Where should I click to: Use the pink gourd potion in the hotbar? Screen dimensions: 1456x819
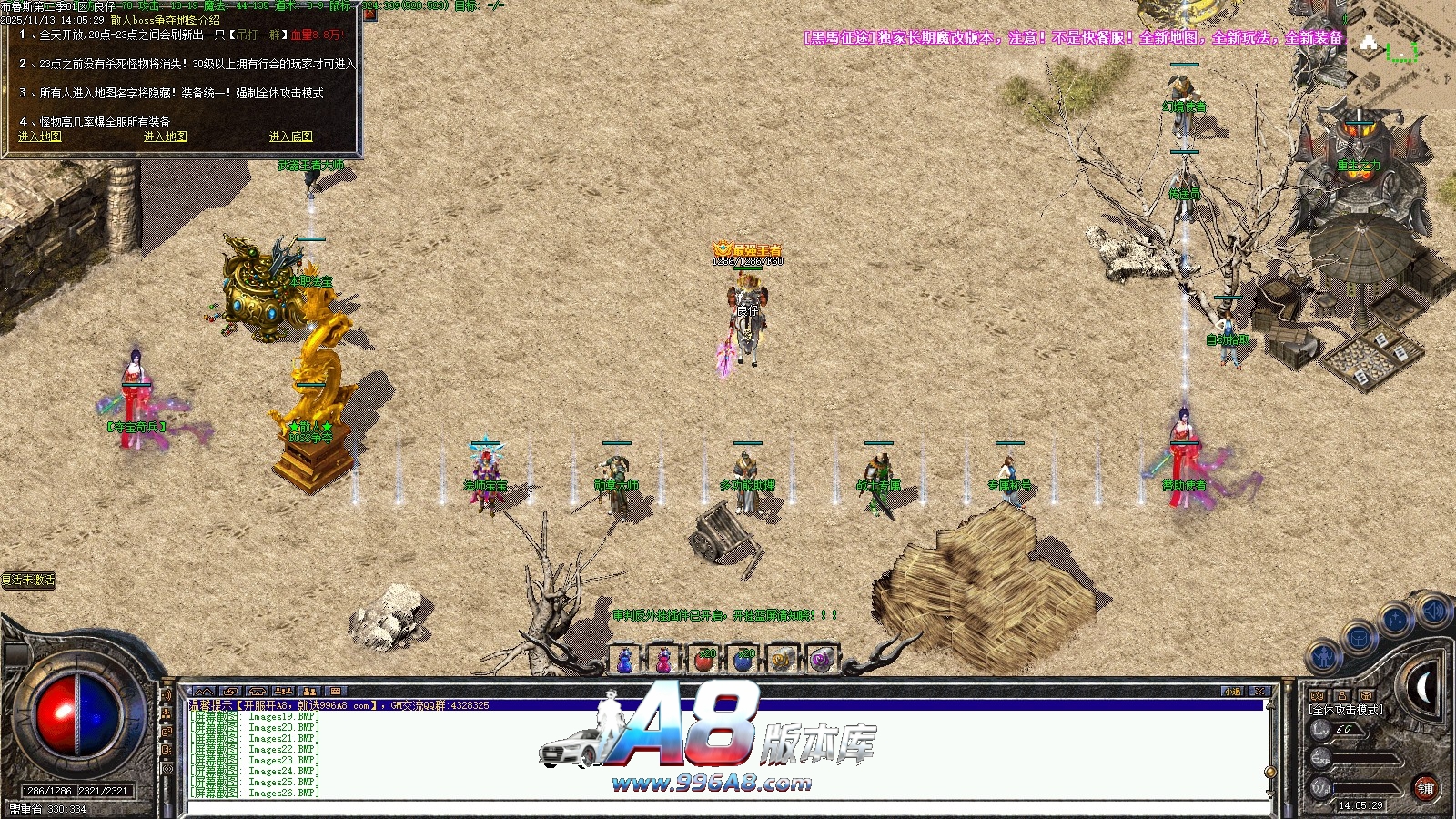tap(664, 661)
